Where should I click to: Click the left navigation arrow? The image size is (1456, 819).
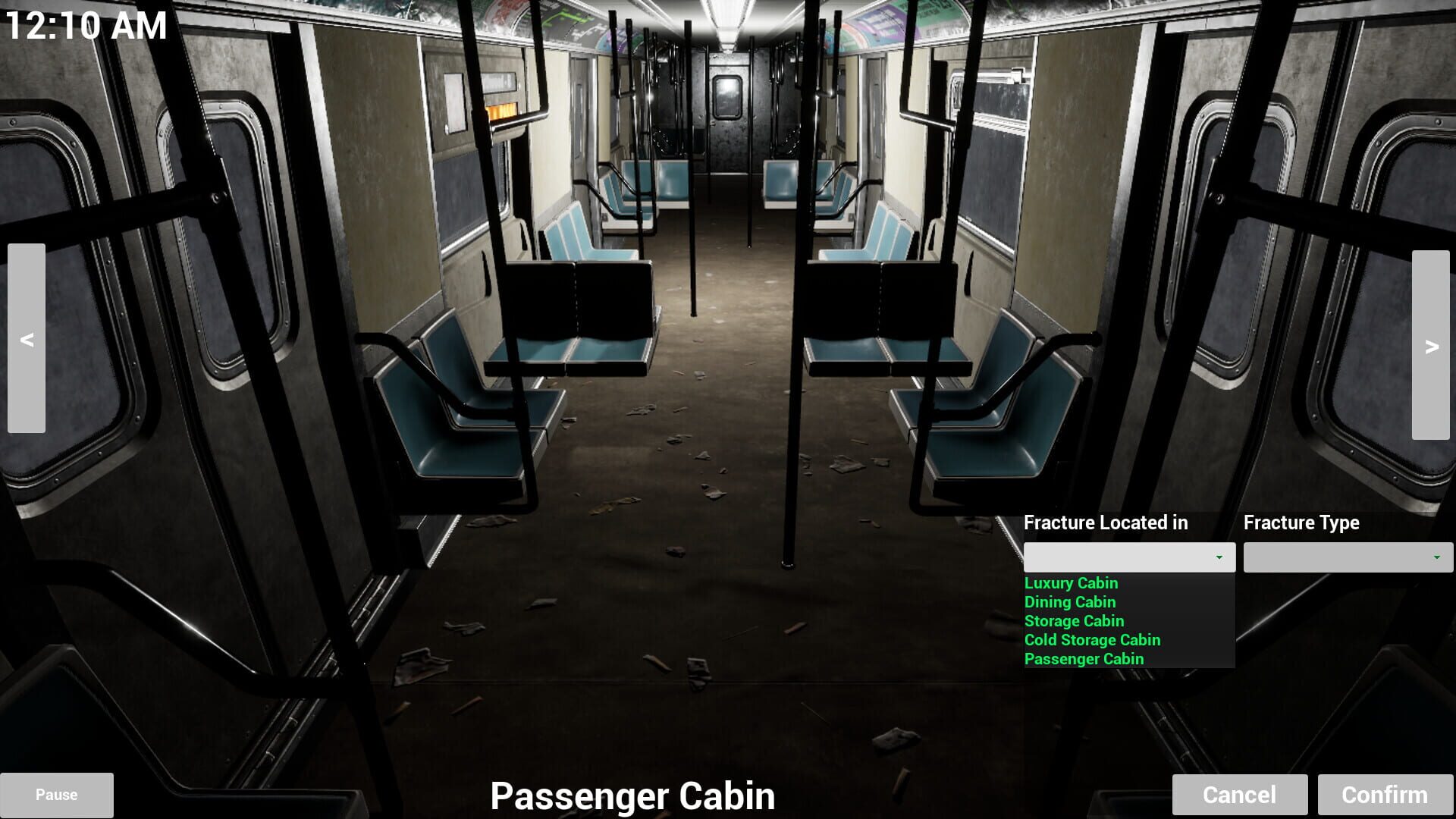(27, 339)
